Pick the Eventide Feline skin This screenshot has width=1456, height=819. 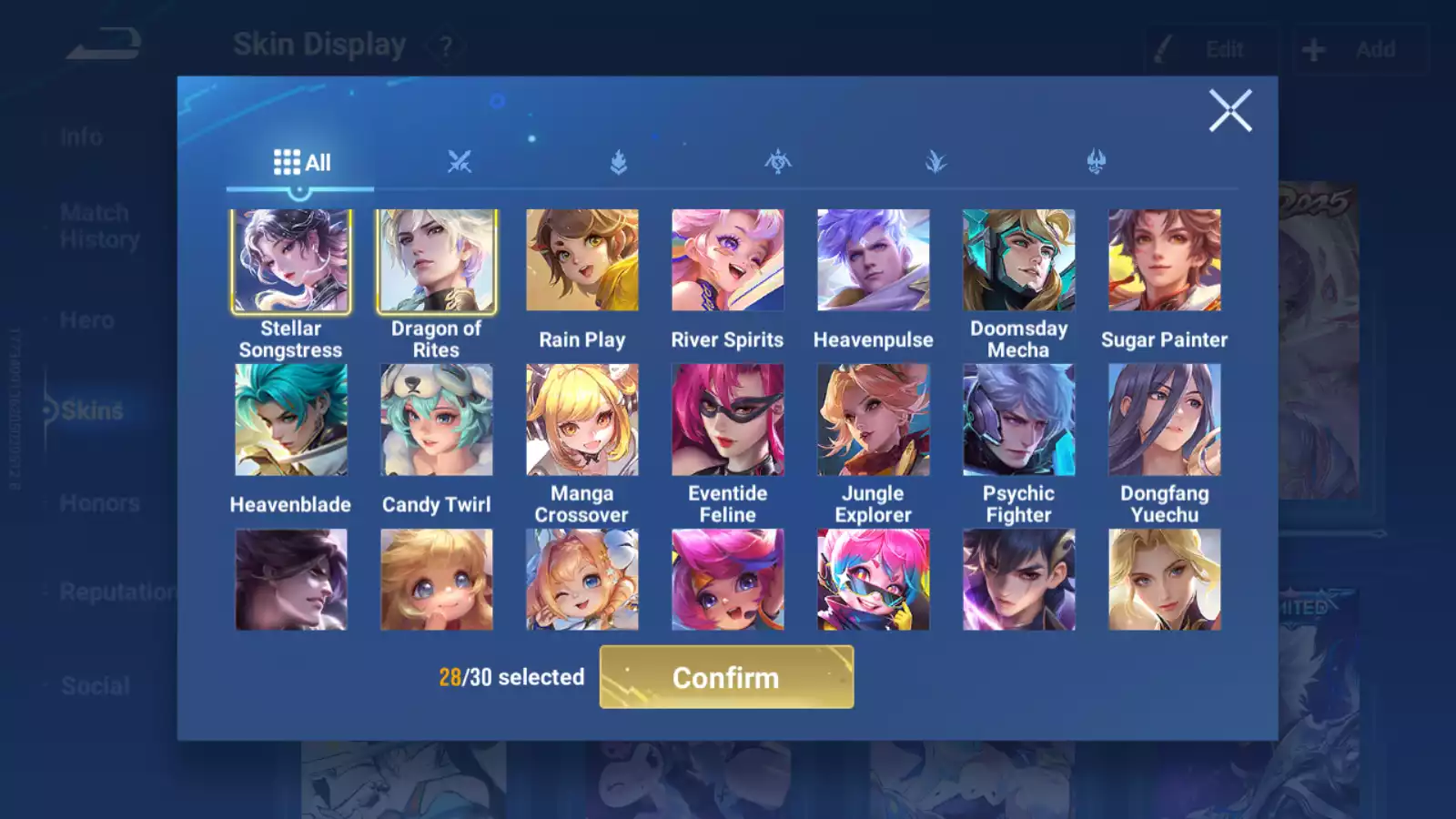pyautogui.click(x=727, y=420)
